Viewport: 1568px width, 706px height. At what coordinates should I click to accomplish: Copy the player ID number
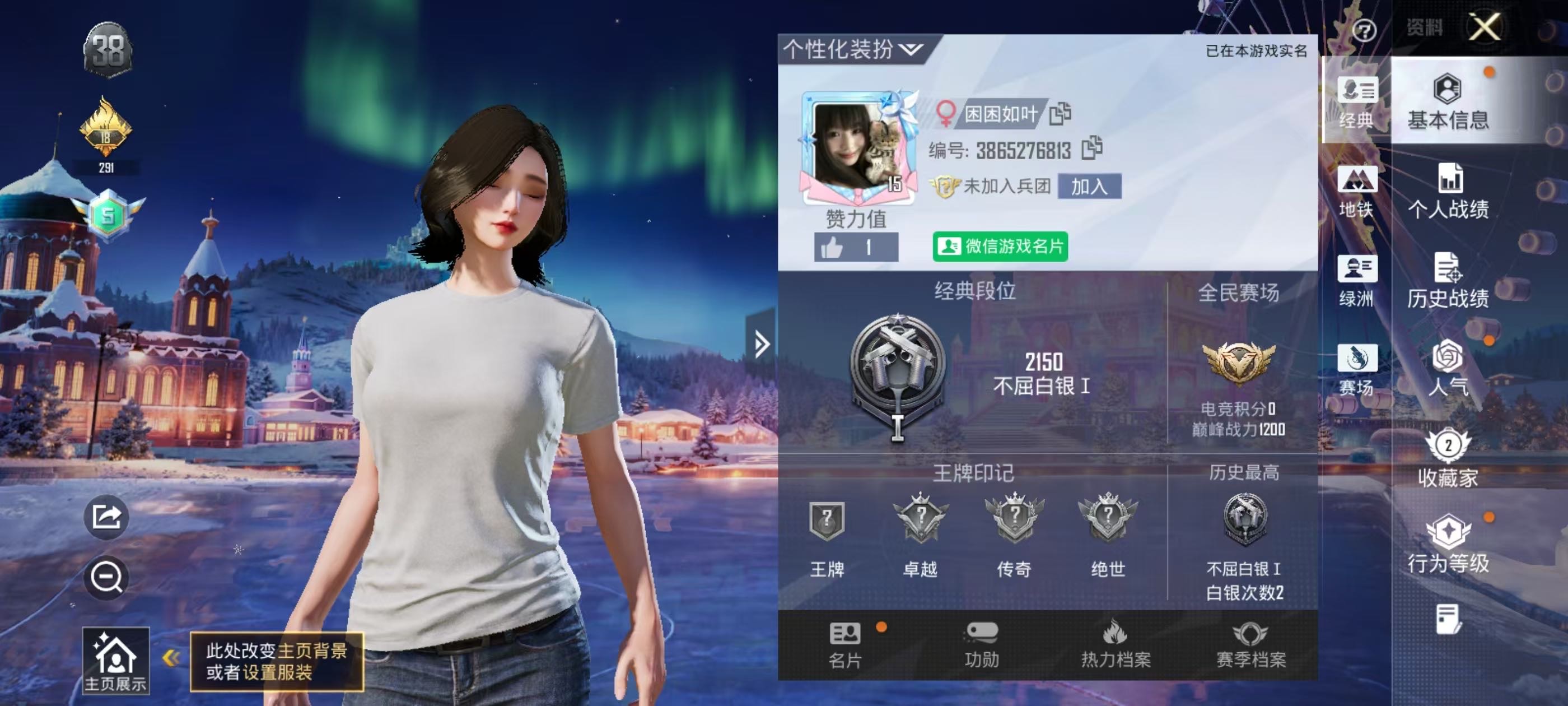point(1091,148)
